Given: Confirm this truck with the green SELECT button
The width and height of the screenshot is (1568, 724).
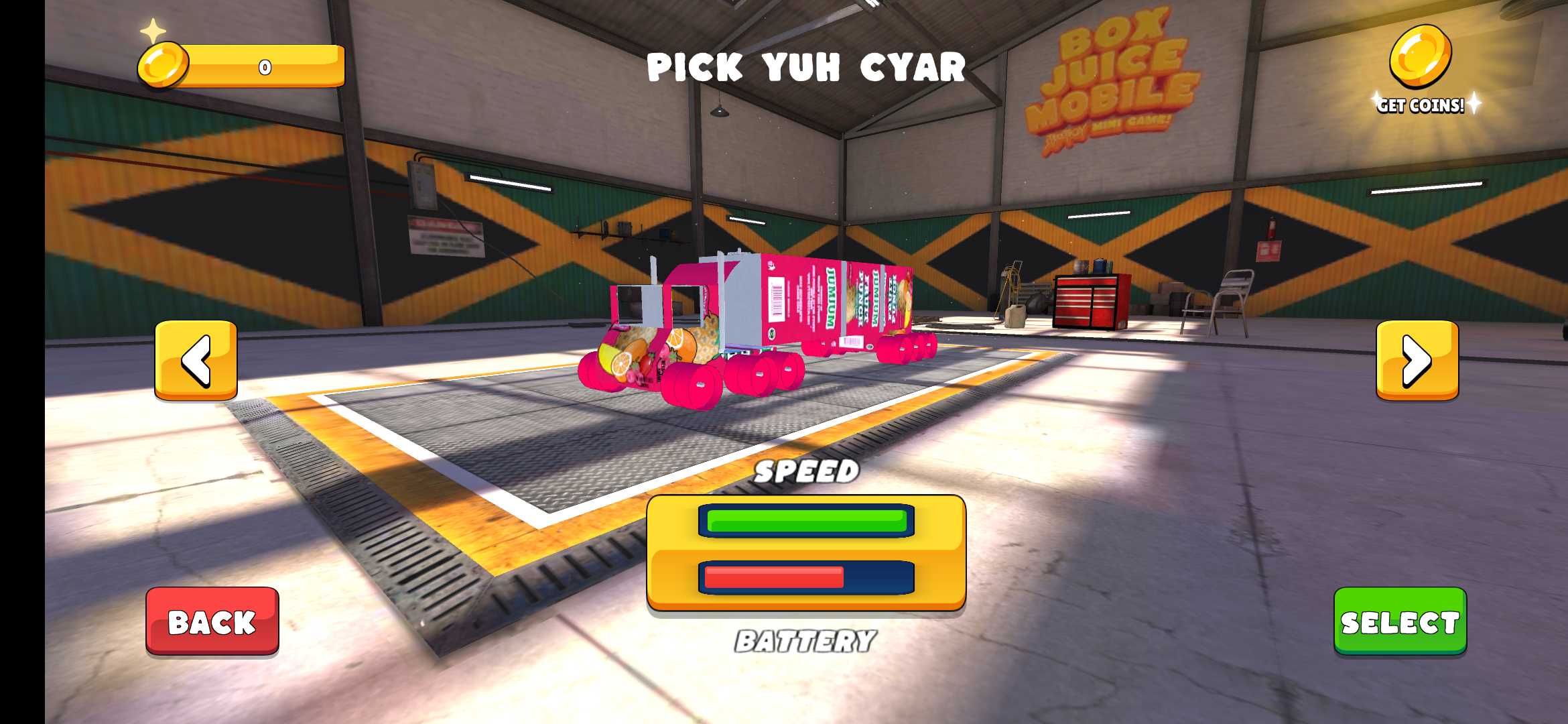Looking at the screenshot, I should click(1400, 621).
